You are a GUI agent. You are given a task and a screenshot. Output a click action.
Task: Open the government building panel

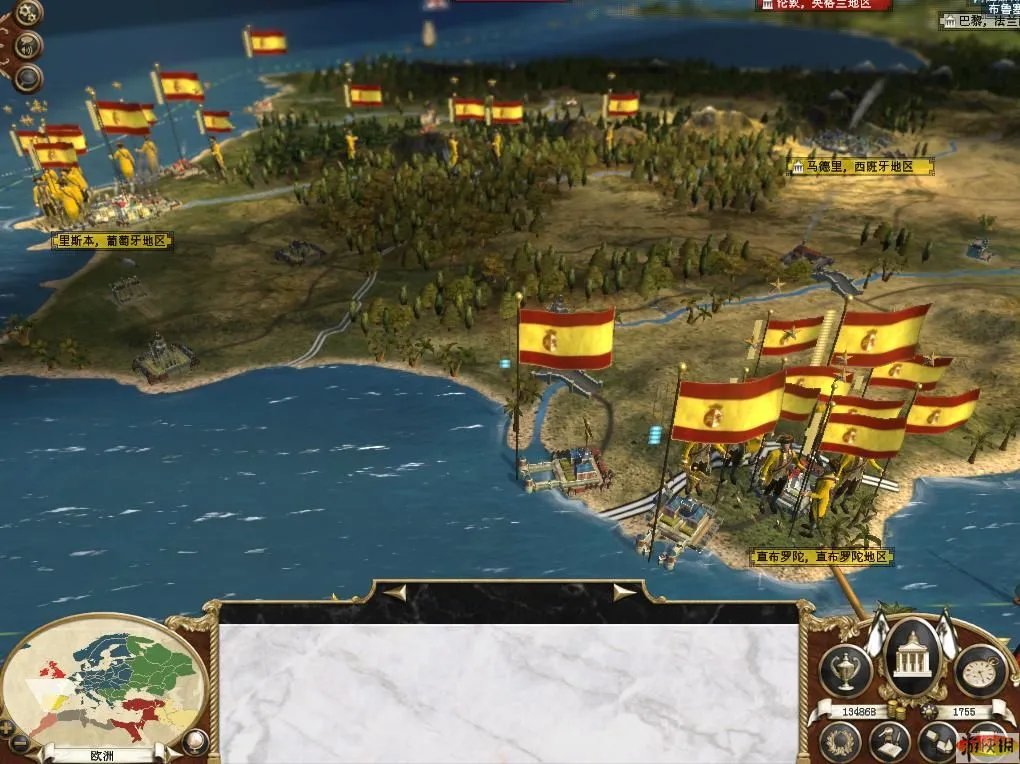click(x=911, y=658)
